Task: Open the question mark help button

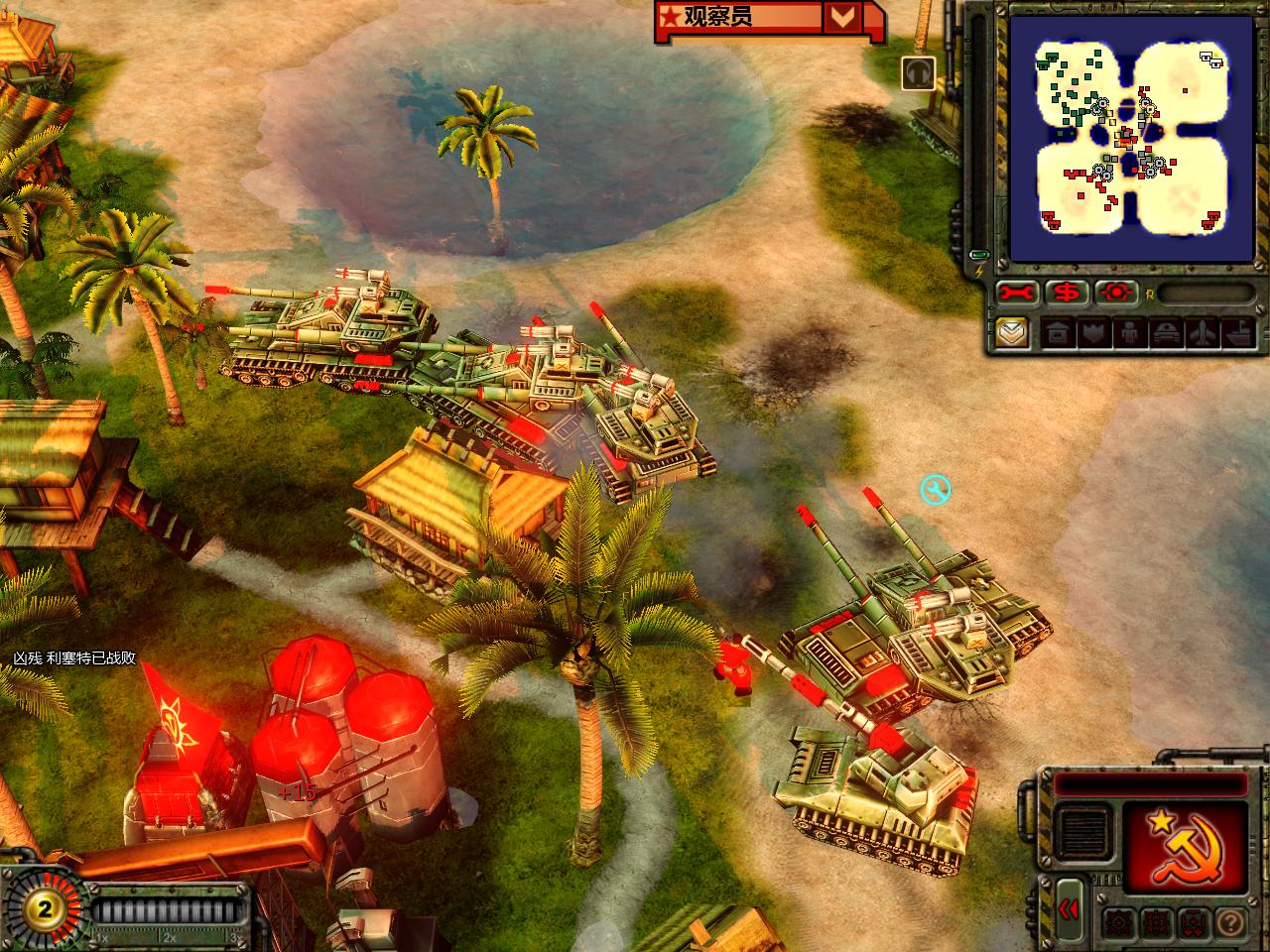Action: coord(1229,921)
